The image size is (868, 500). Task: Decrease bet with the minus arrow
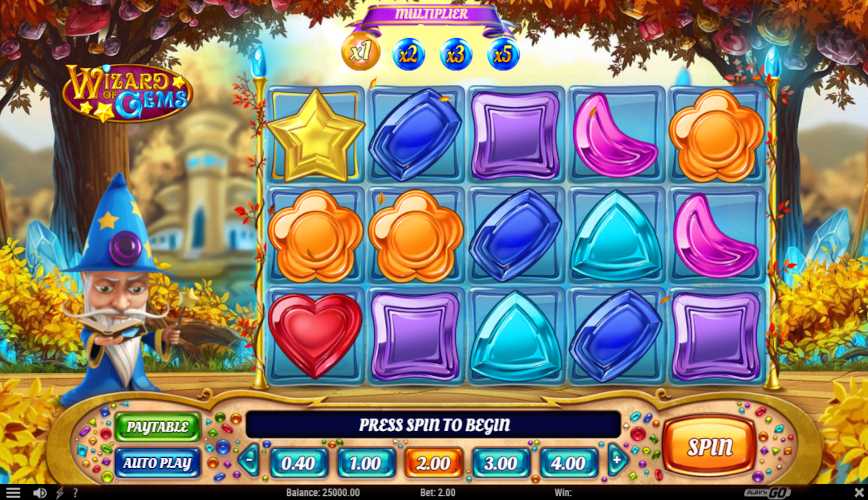(x=248, y=461)
